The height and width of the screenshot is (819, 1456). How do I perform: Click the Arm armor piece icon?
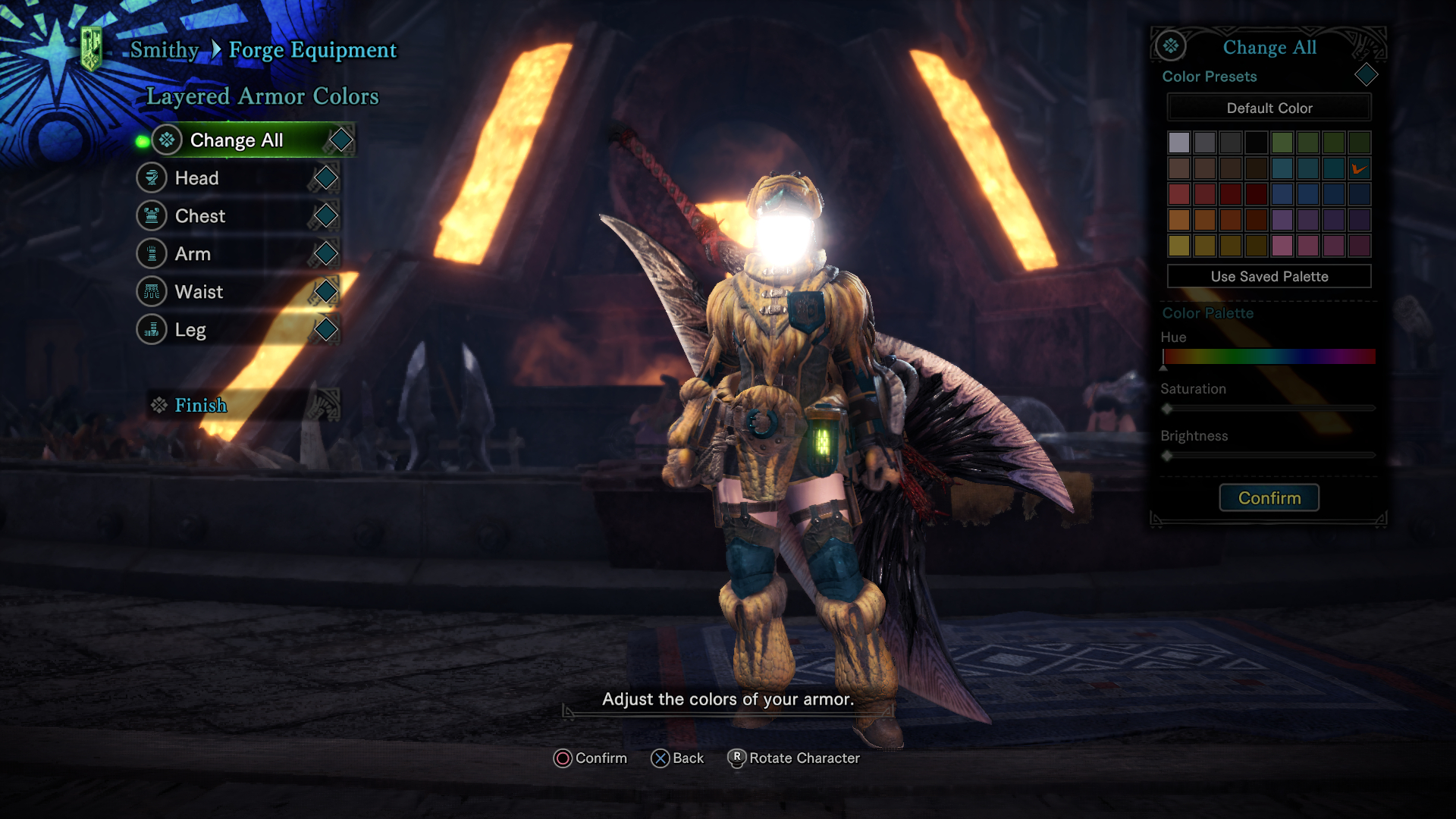pyautogui.click(x=153, y=253)
